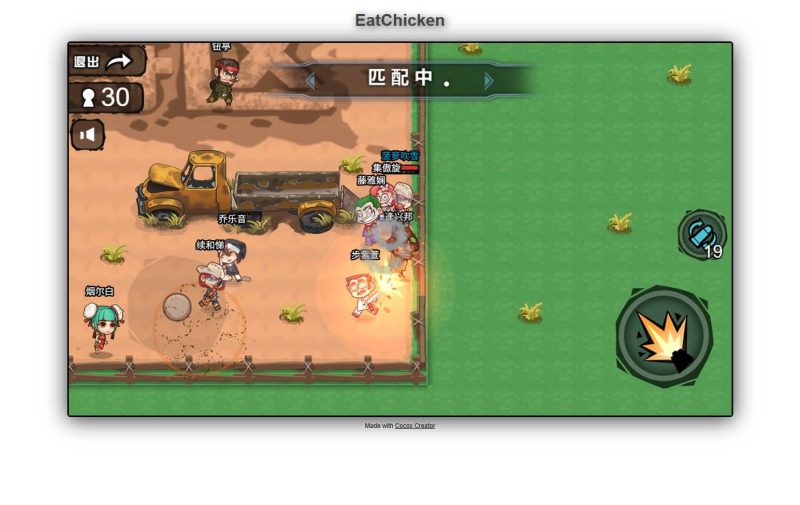Open the Cocos Creator link
Screen dimensions: 800x505
click(x=415, y=426)
